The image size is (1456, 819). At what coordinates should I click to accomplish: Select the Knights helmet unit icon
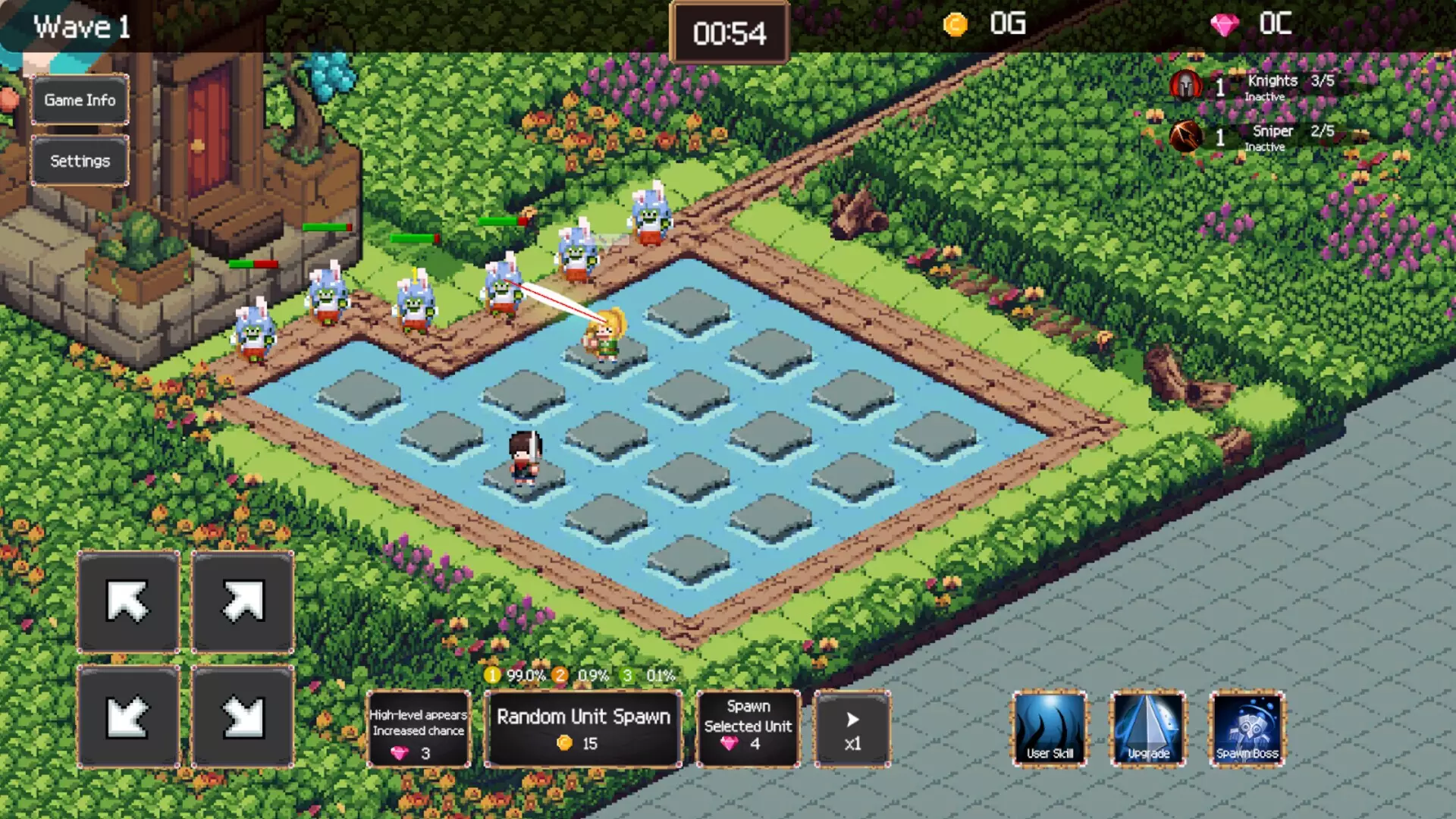pyautogui.click(x=1186, y=85)
